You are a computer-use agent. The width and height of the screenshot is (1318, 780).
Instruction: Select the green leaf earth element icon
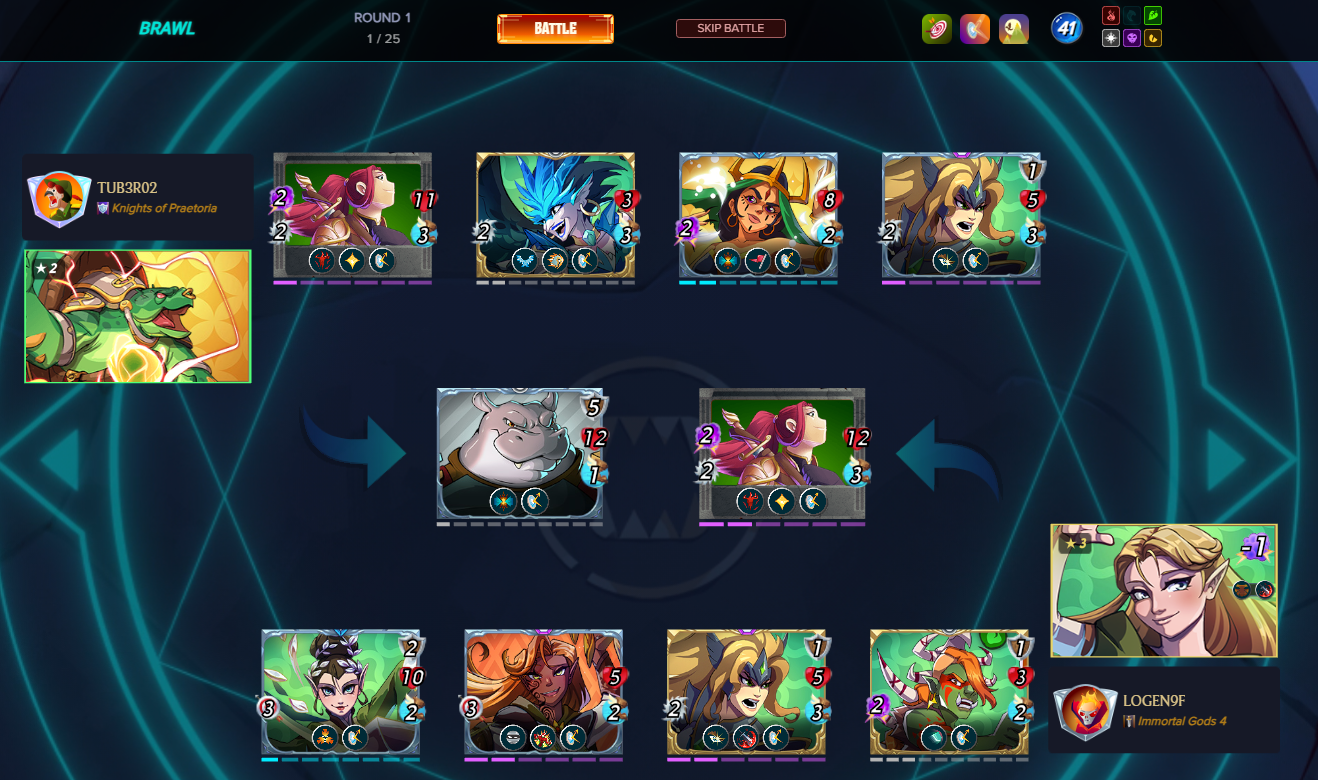(1153, 16)
